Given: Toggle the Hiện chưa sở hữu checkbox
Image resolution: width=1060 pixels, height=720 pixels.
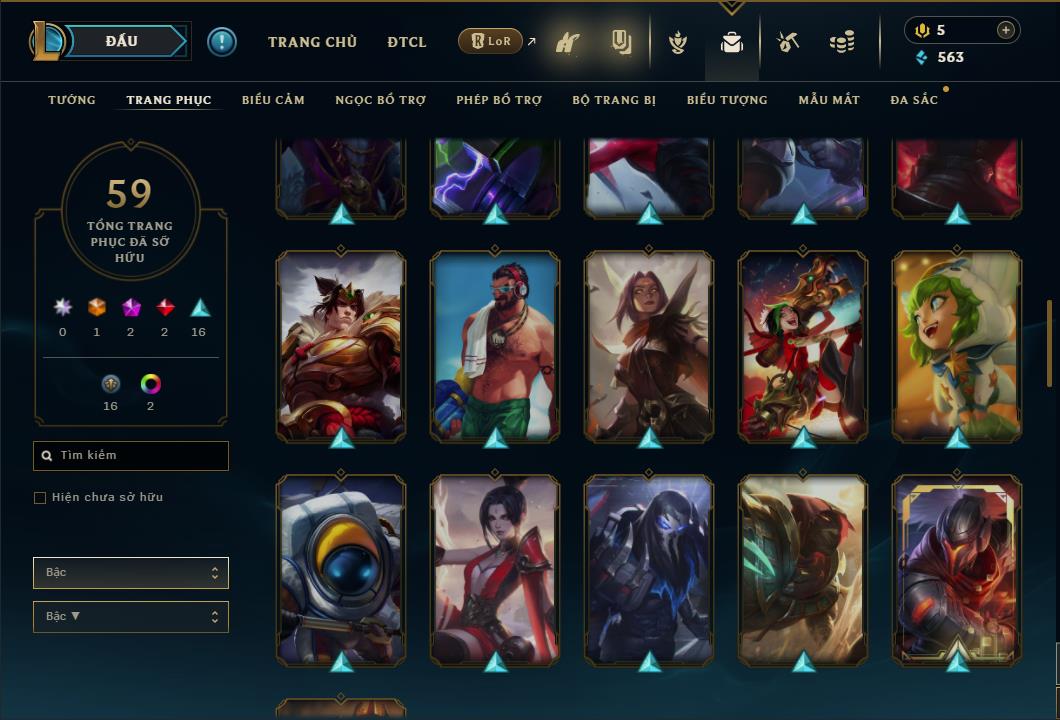Looking at the screenshot, I should [40, 498].
